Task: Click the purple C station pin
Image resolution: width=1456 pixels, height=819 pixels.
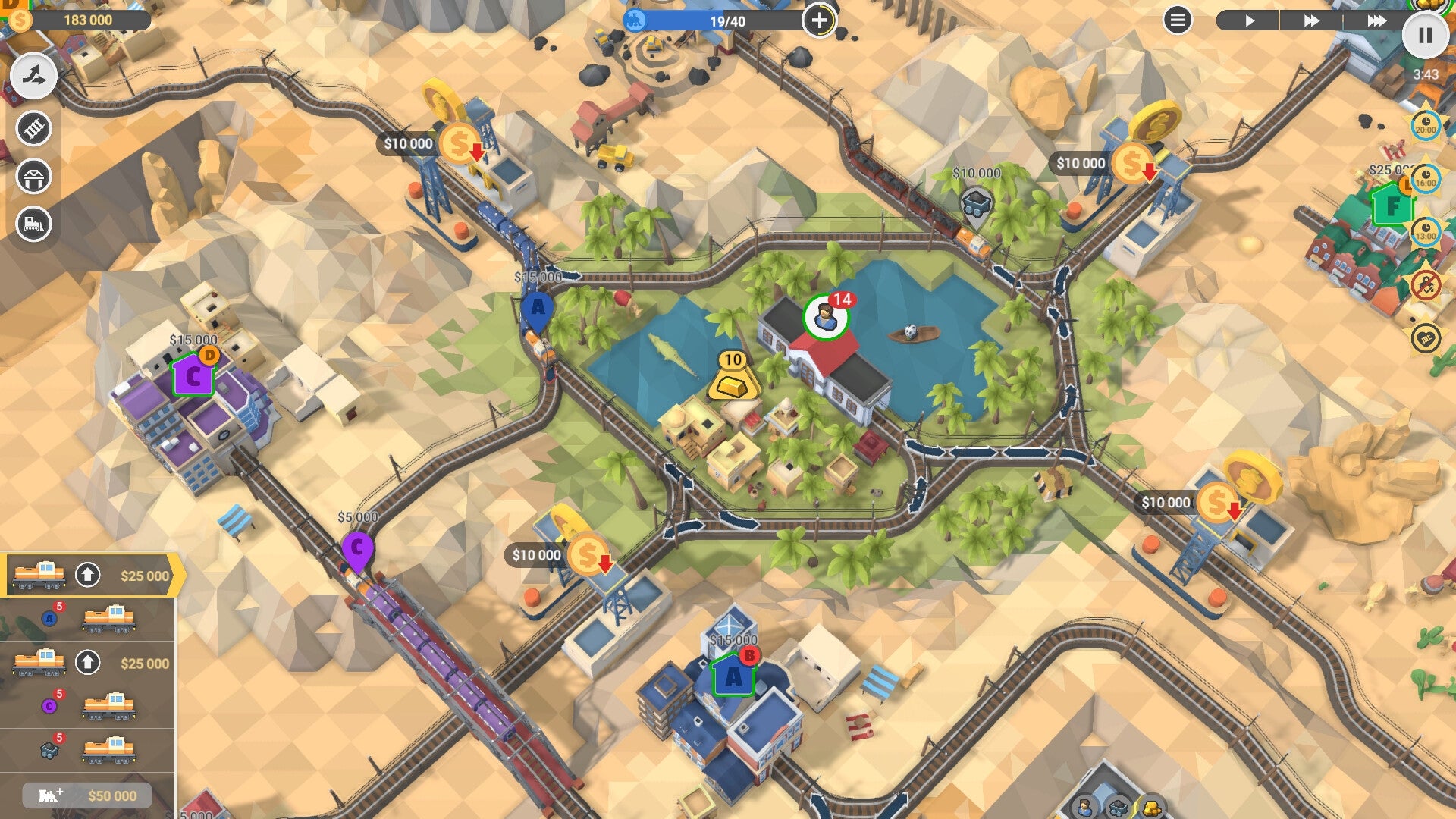Action: point(356,545)
